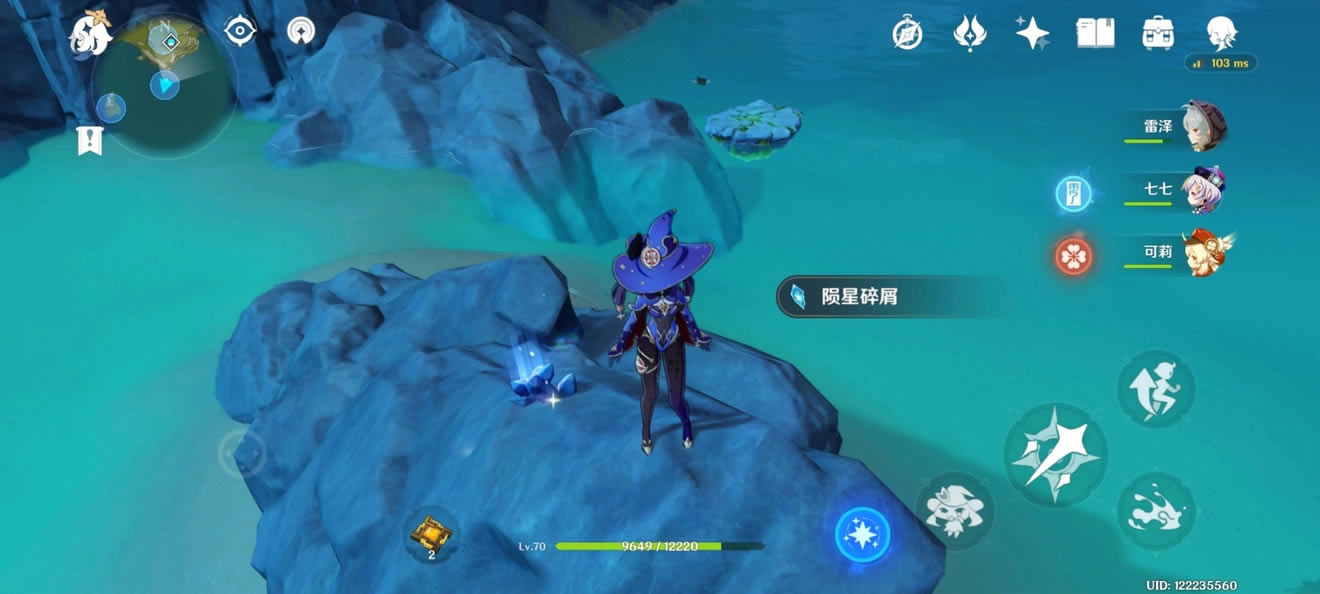
Task: Open the adventurer handbook book icon
Action: coord(1095,34)
